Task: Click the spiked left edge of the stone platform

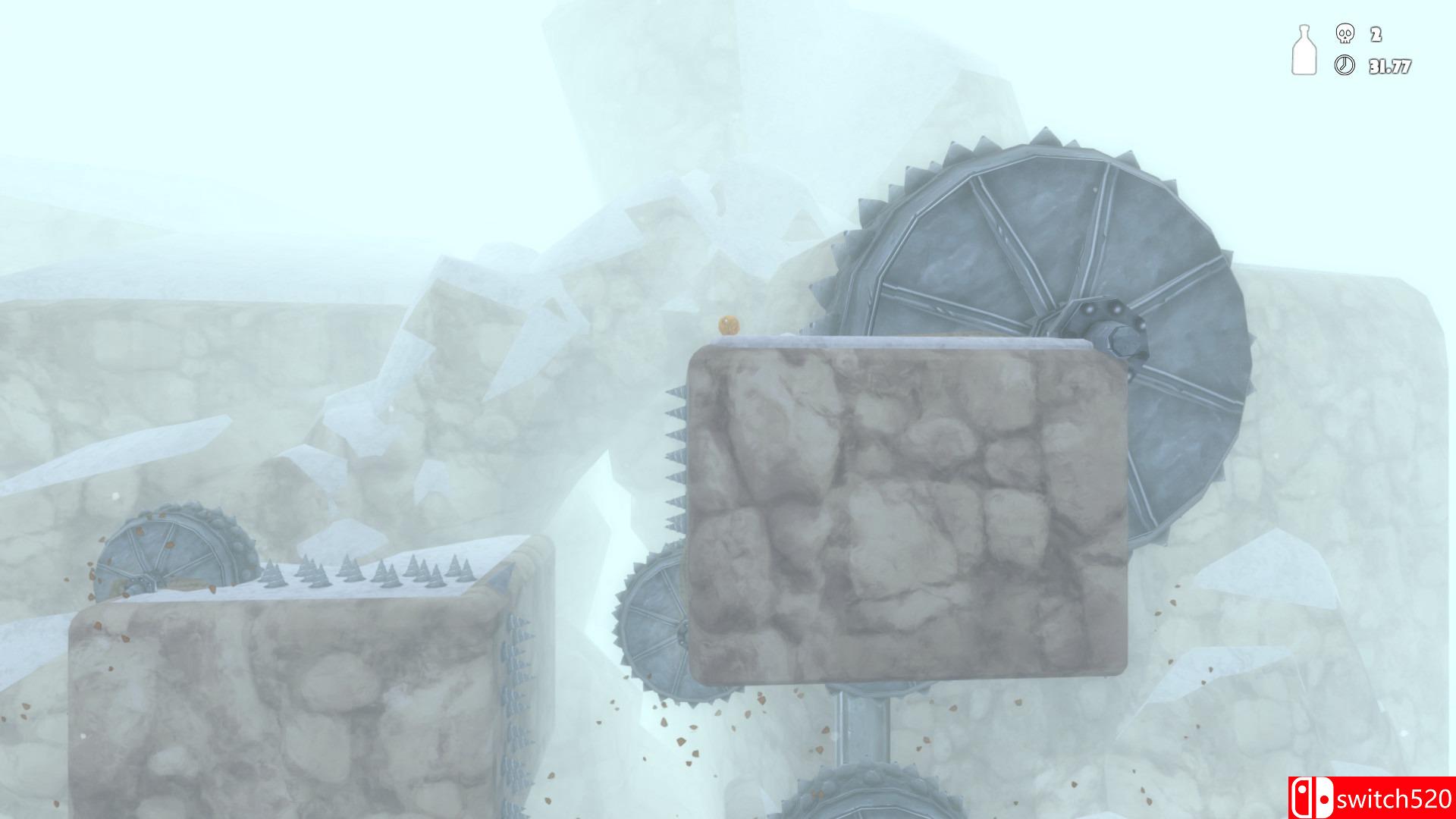Action: pos(673,455)
